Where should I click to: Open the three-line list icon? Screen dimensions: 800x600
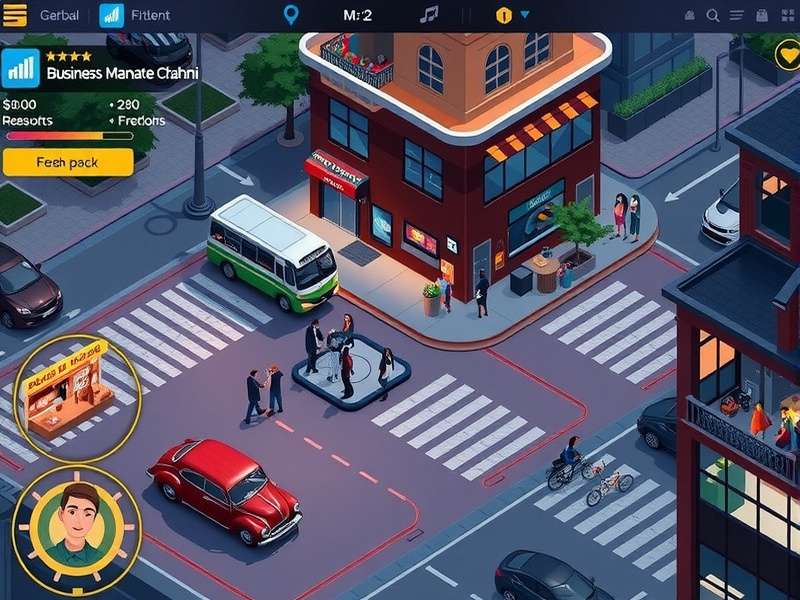tap(737, 15)
